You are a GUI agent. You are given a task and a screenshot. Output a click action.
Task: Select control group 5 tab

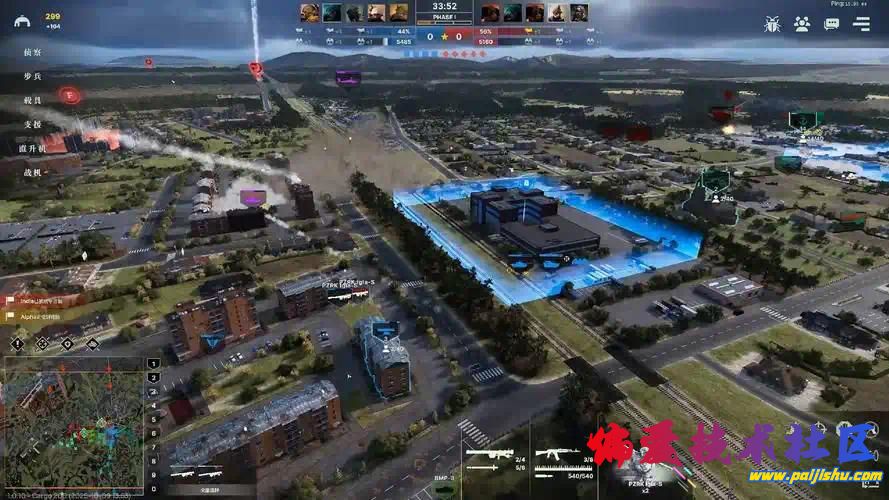click(x=153, y=419)
